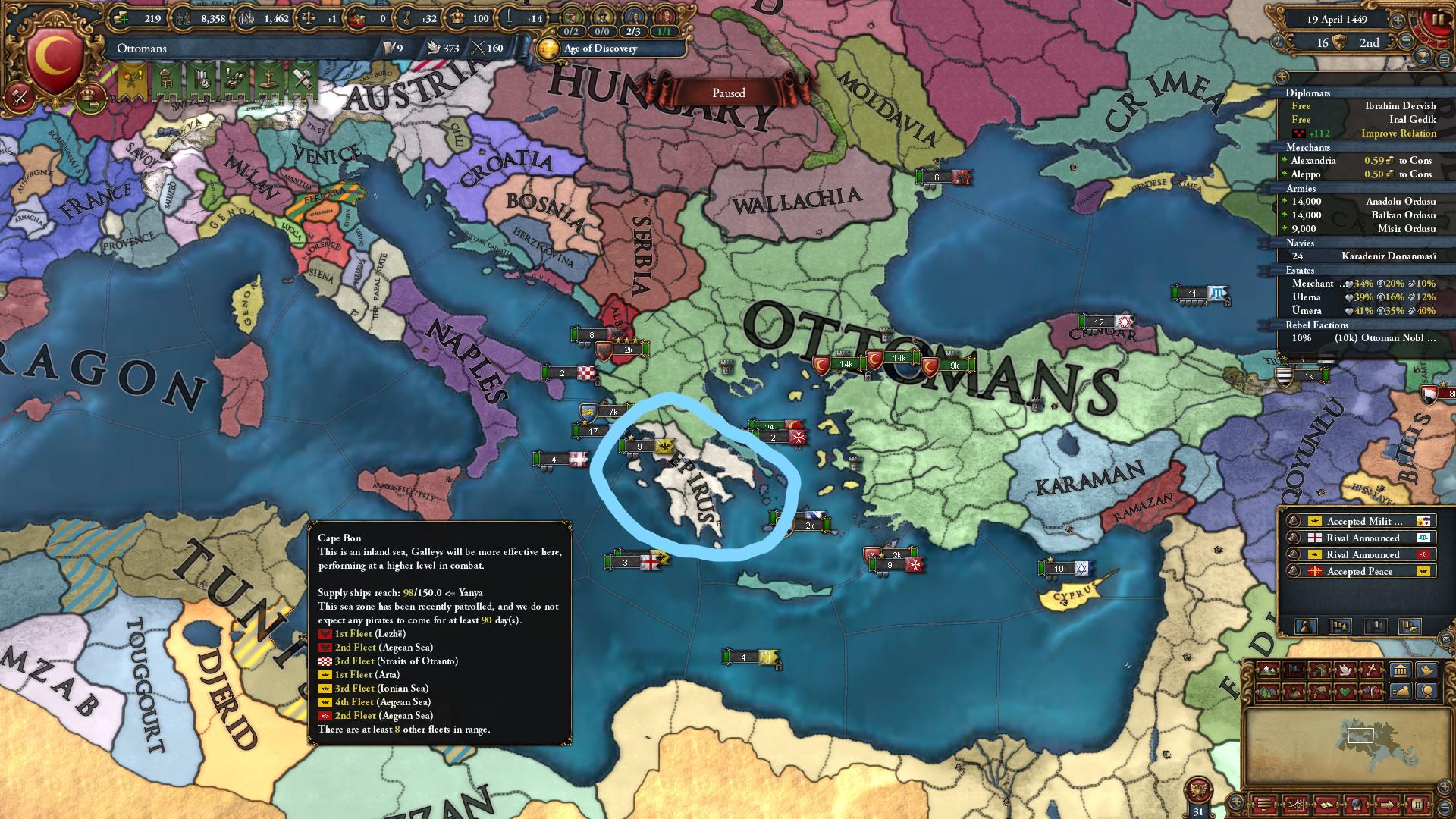Viewport: 1456px width, 819px height.
Task: Increase game speed with the plus next to the date
Action: pos(1398,20)
